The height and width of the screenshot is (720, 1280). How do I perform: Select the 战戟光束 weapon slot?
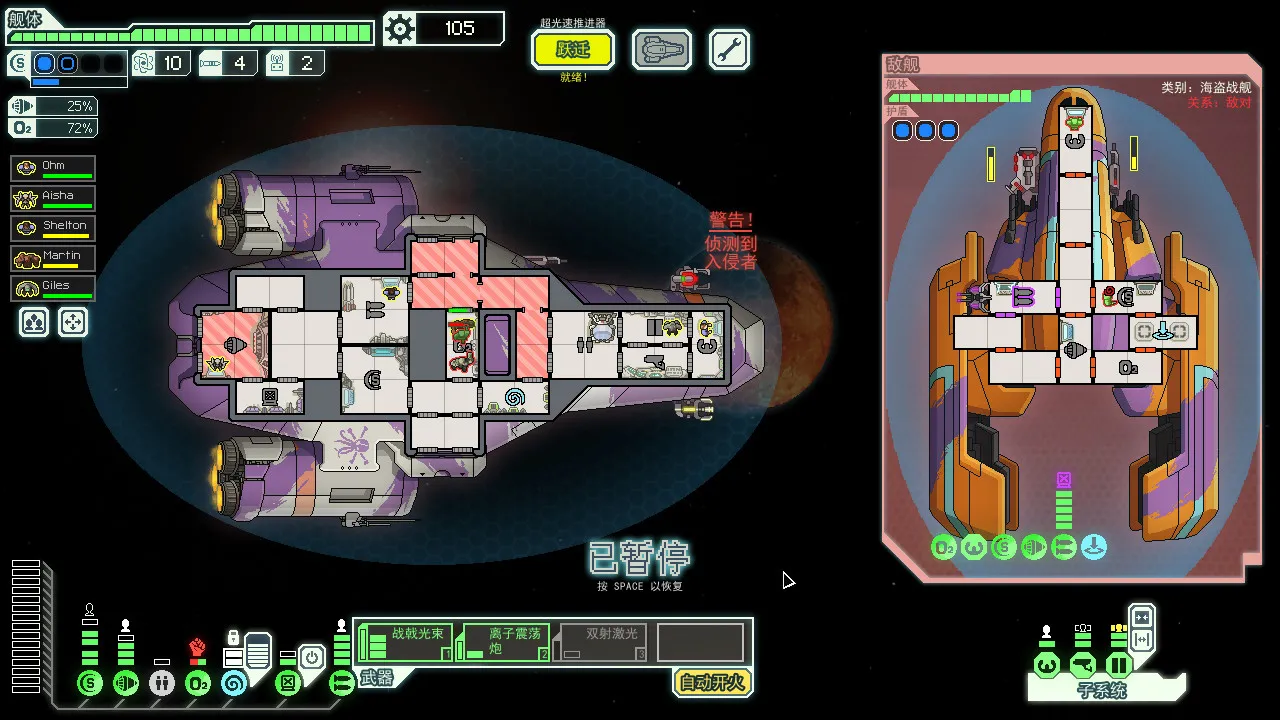(405, 641)
